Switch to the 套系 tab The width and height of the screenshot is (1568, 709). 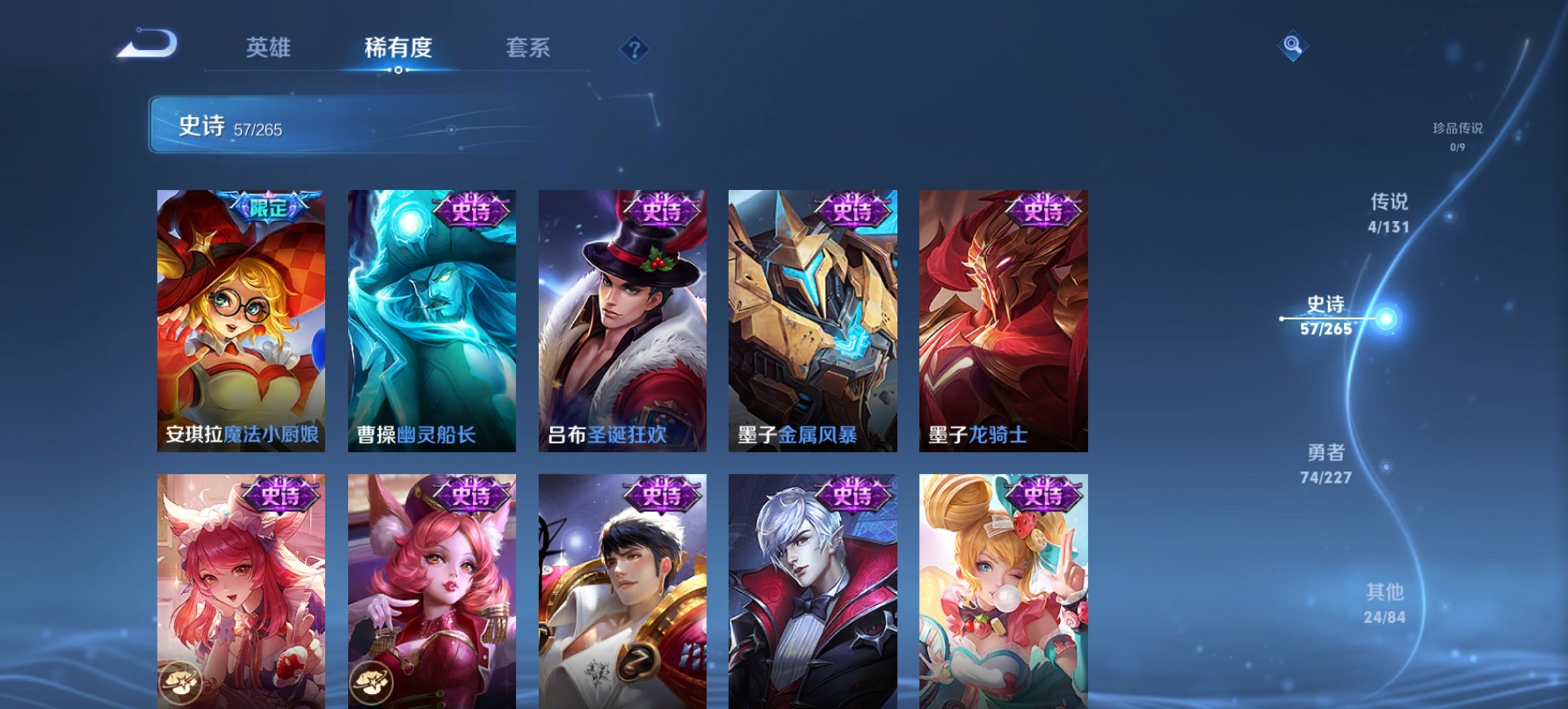click(529, 48)
